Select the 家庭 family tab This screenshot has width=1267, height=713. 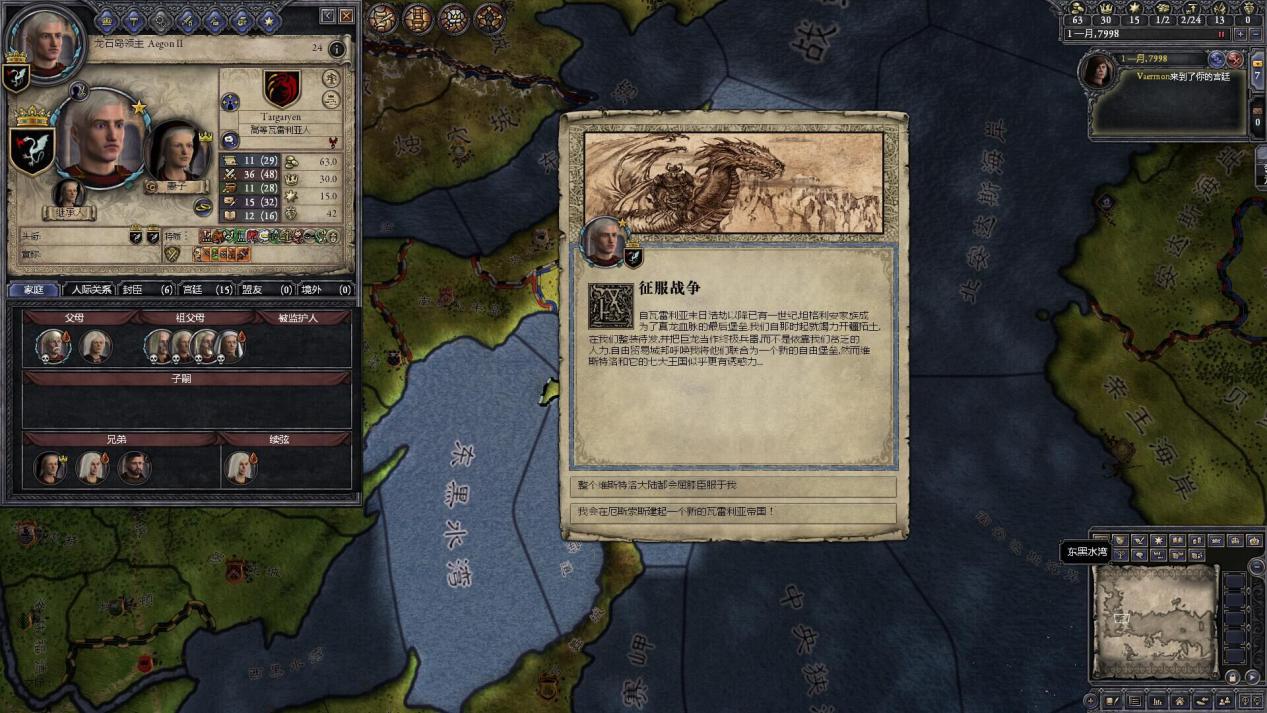pos(34,290)
